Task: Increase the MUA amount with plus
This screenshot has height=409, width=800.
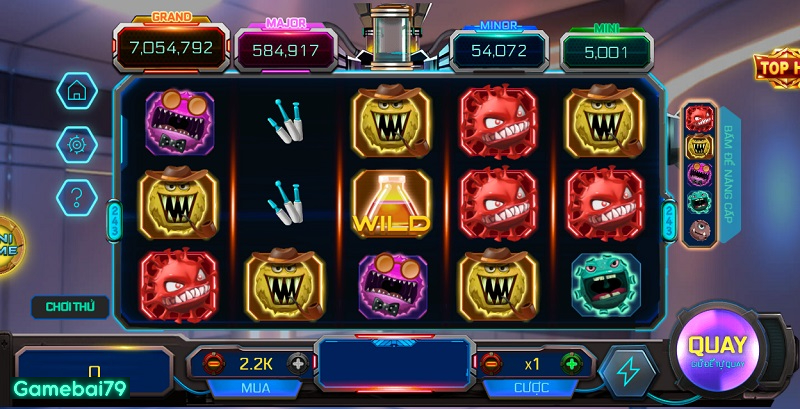Action: pos(297,363)
